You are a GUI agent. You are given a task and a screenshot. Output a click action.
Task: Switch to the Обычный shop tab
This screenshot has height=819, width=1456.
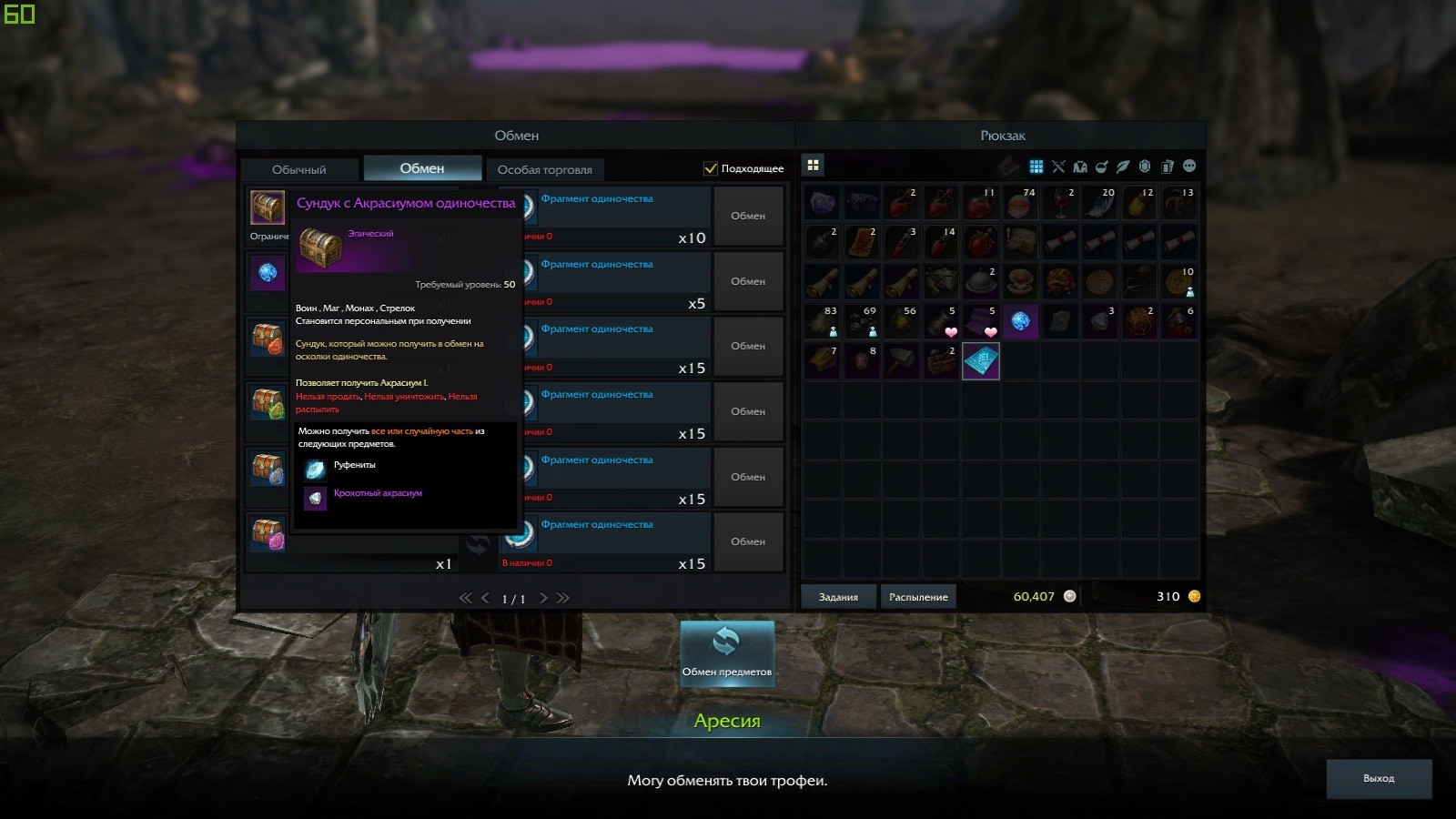298,169
